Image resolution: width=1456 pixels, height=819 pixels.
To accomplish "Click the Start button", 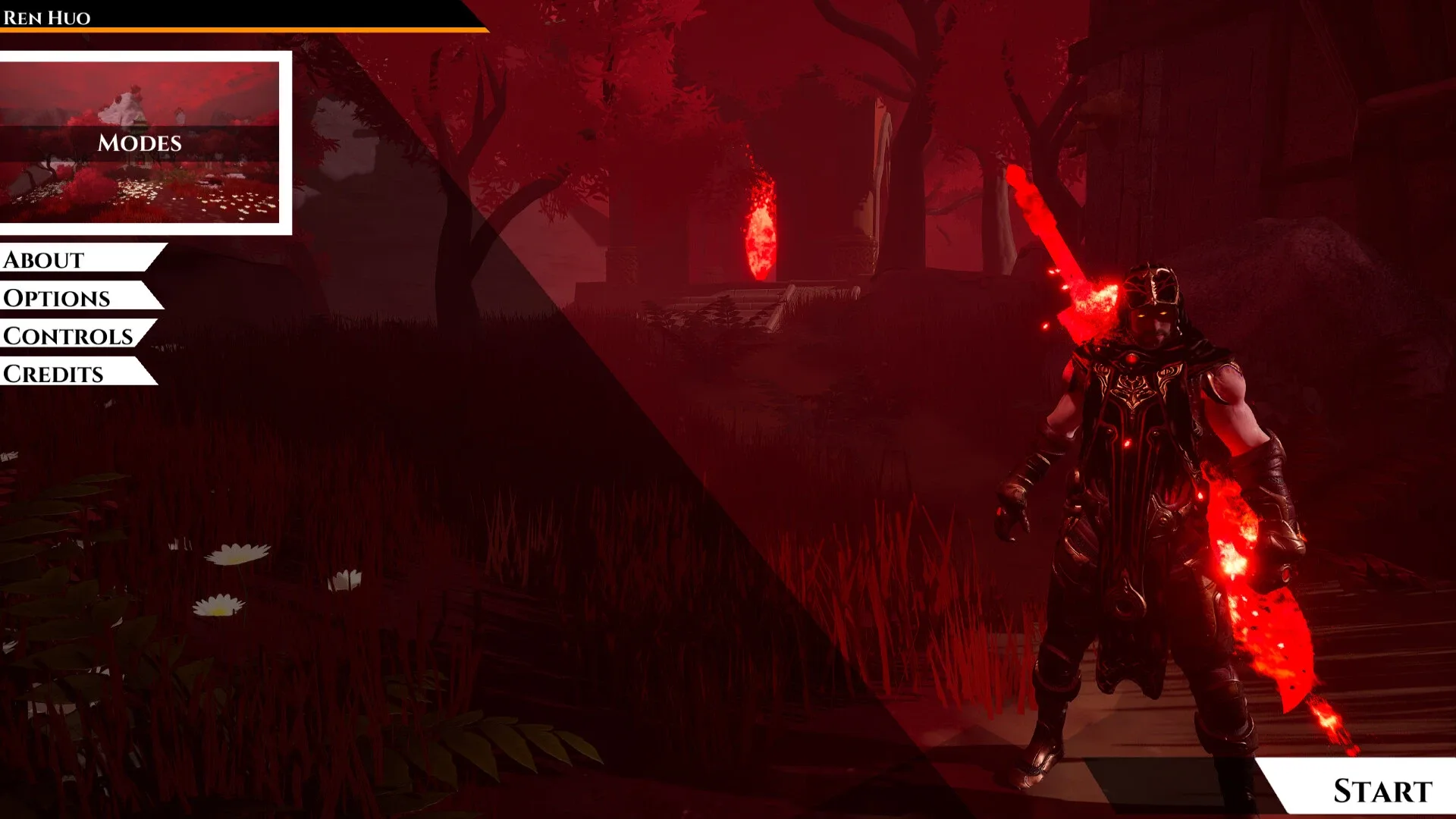I will 1380,790.
